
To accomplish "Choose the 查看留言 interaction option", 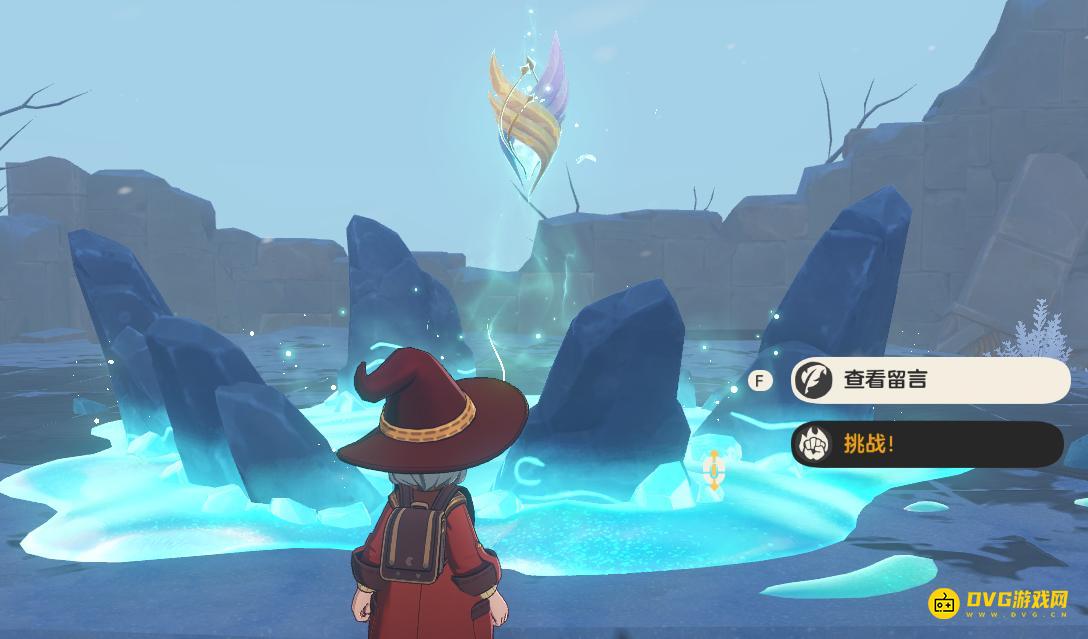I will tap(929, 380).
